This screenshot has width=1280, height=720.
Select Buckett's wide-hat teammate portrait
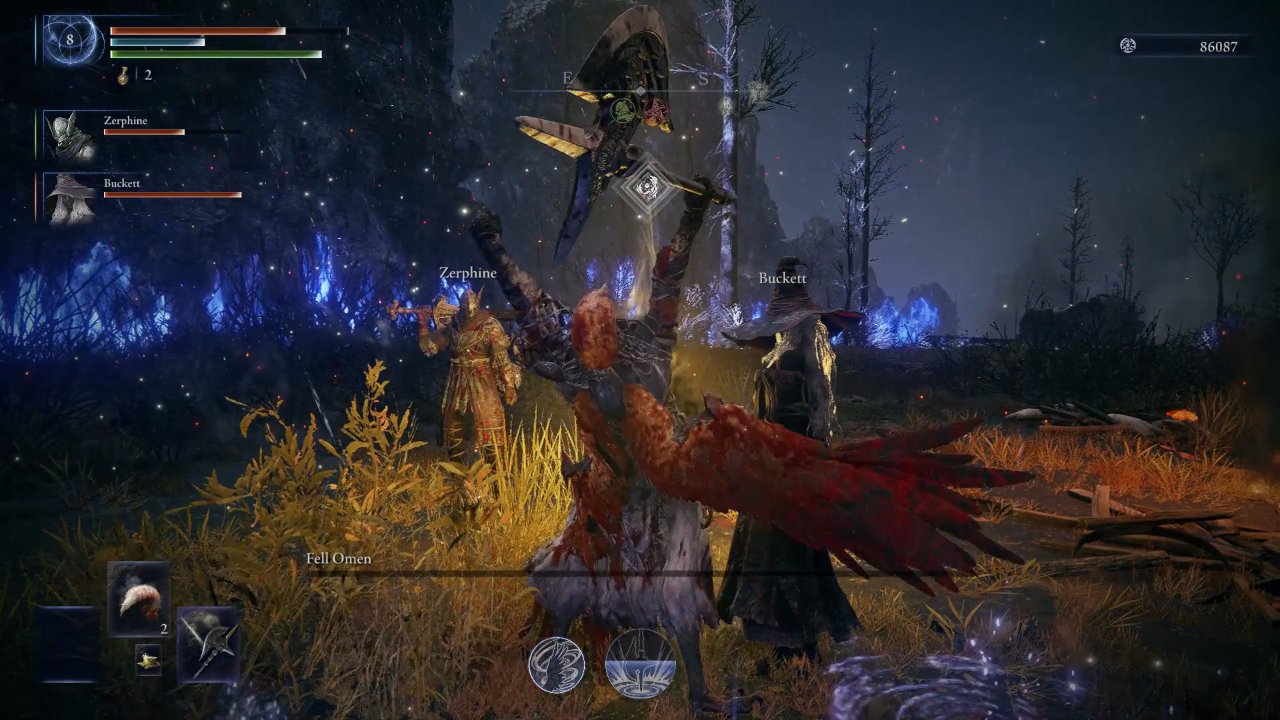71,198
